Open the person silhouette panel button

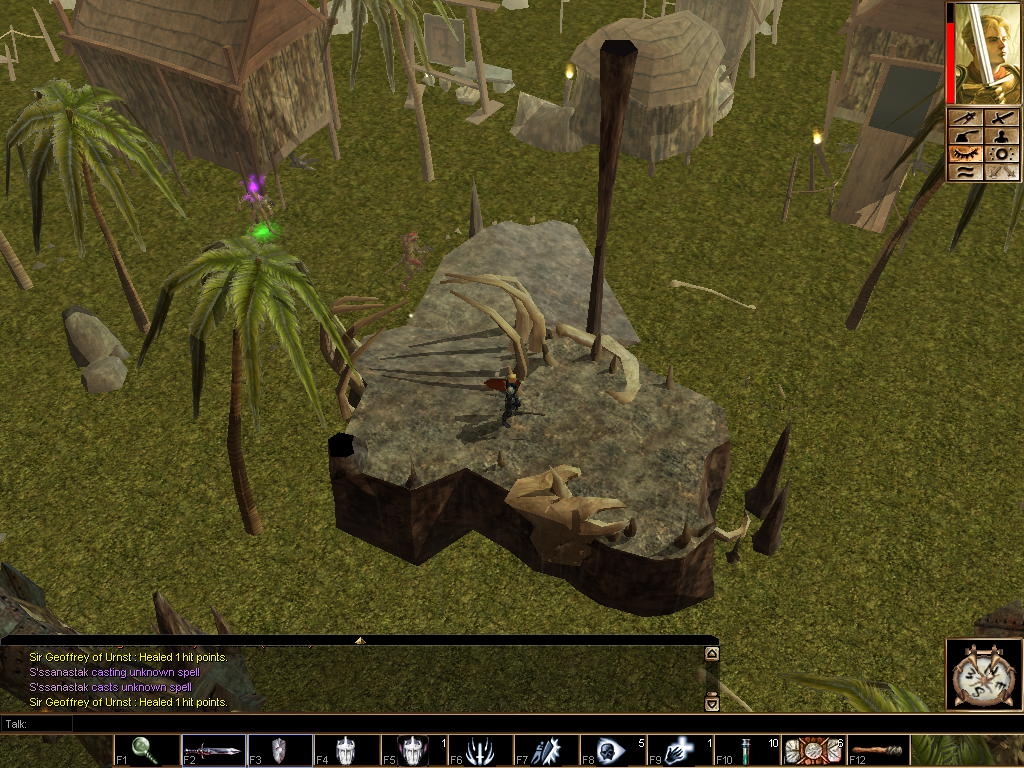1002,136
